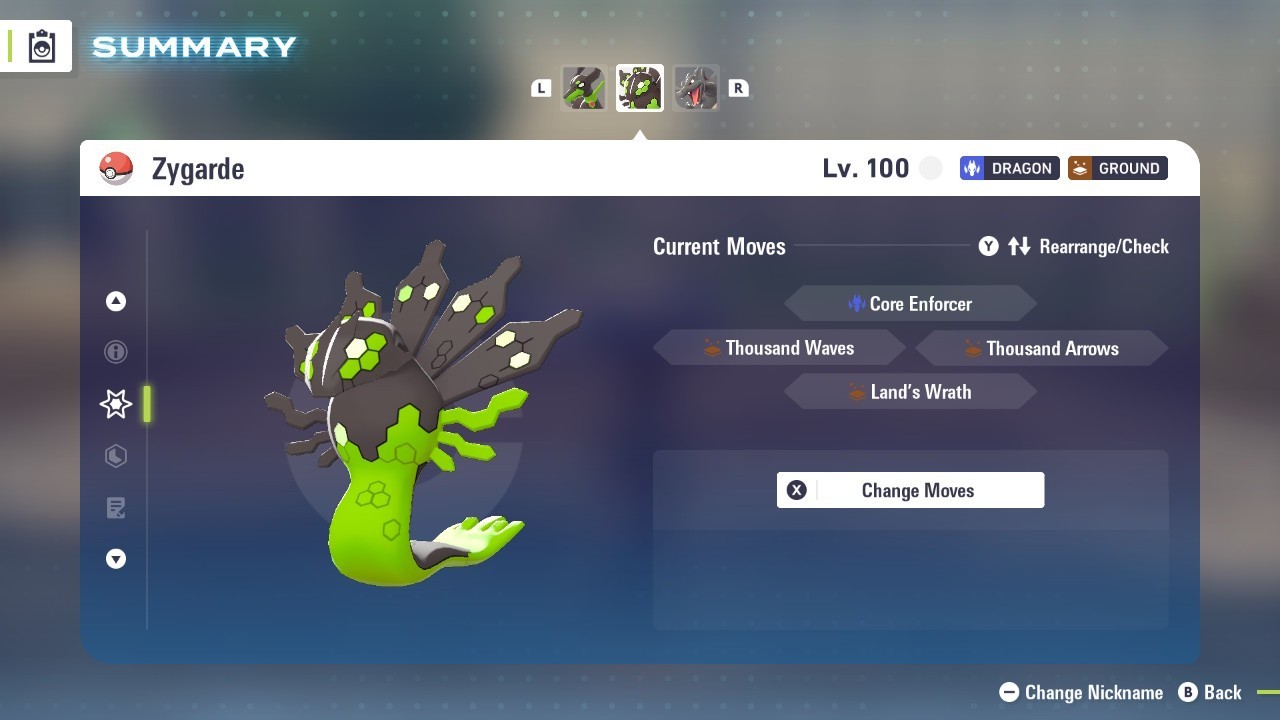The image size is (1280, 720).
Task: Switch to the info summary tab
Action: tap(116, 352)
